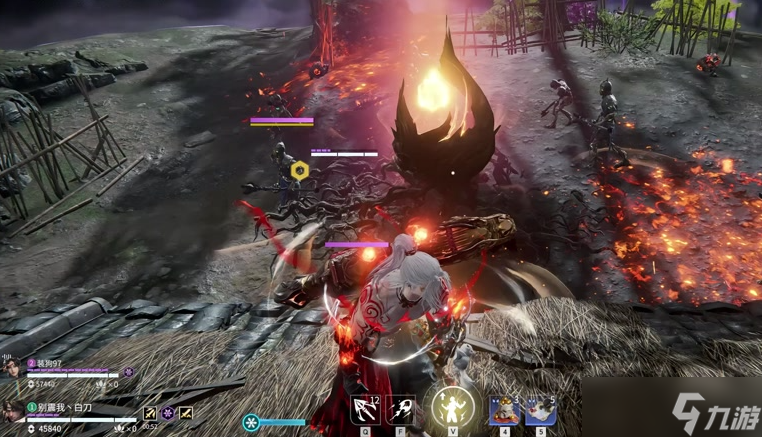This screenshot has height=437, width=762.
Task: Use the grappling hook item slot
Action: pos(365,409)
